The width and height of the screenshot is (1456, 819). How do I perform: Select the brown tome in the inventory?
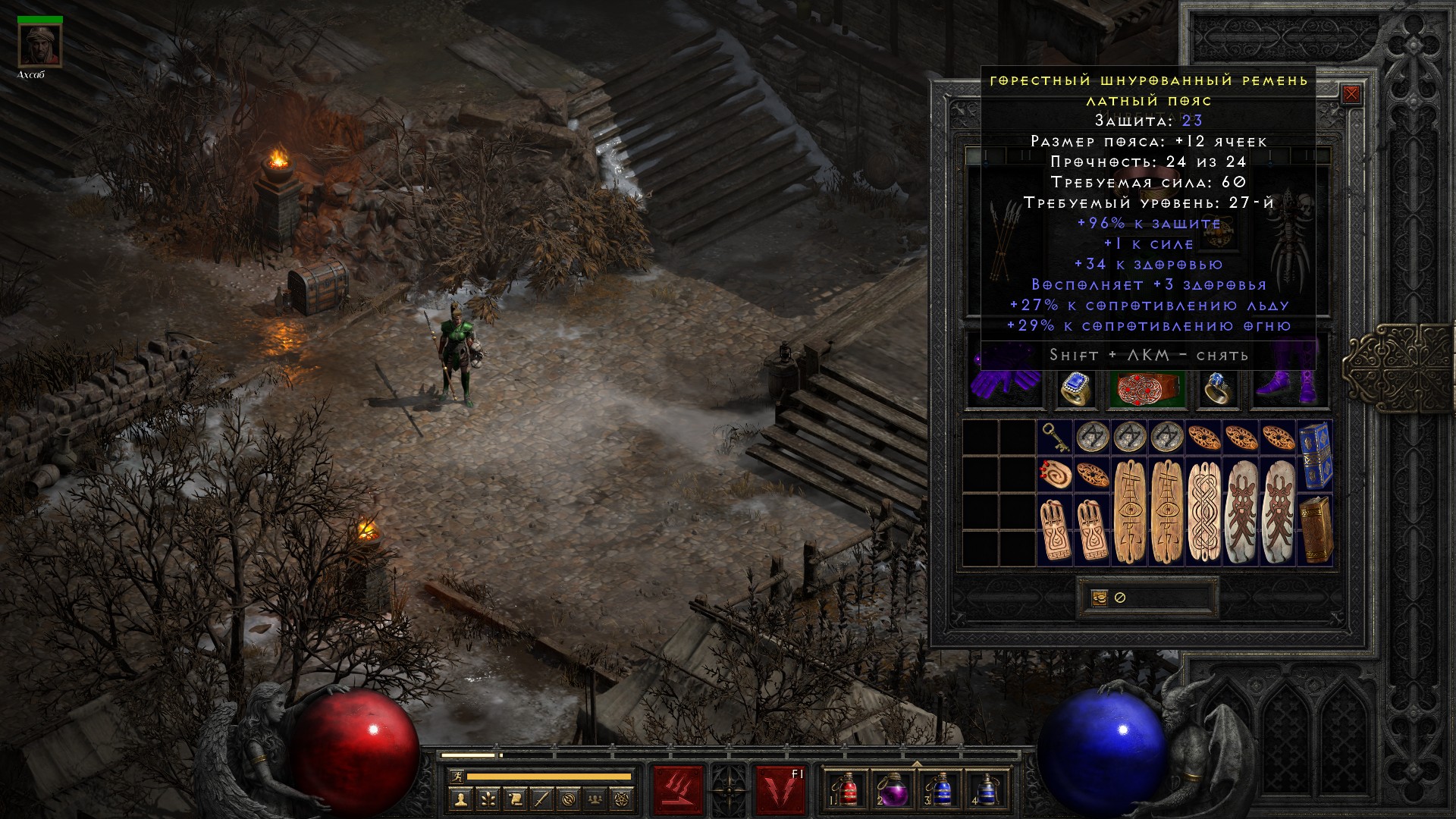click(x=1315, y=529)
